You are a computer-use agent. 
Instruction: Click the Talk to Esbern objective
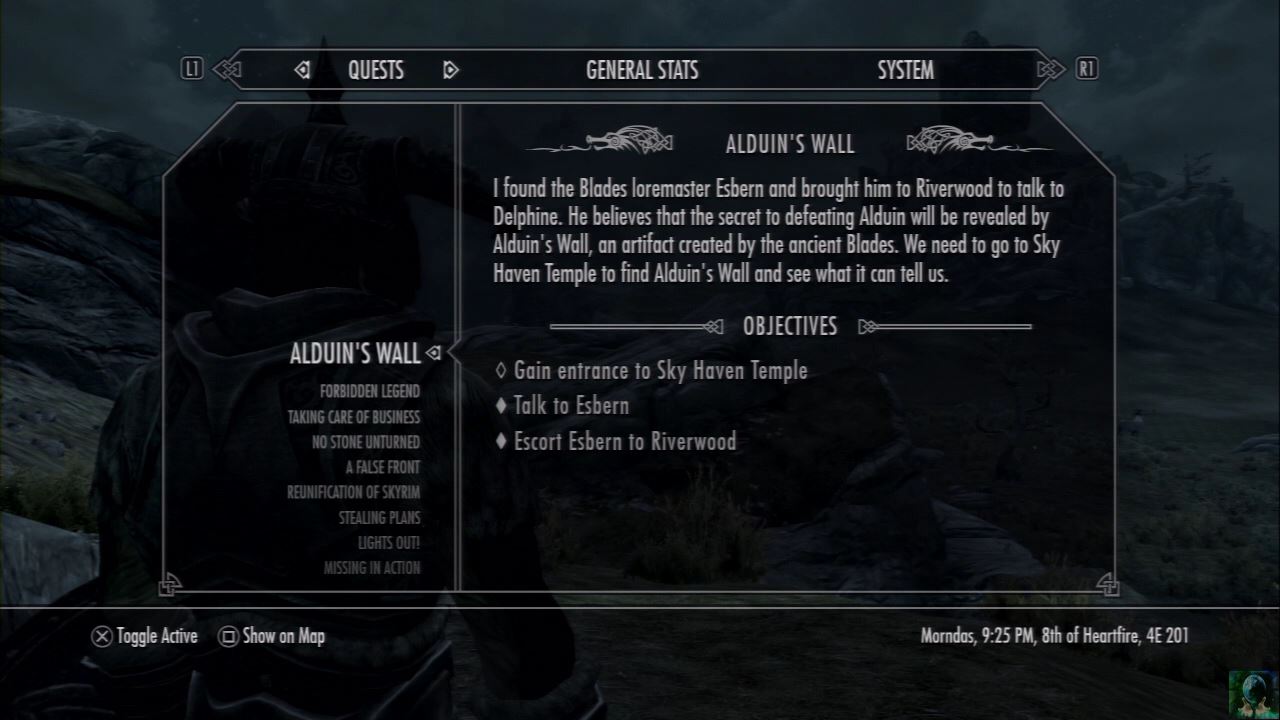click(x=571, y=406)
